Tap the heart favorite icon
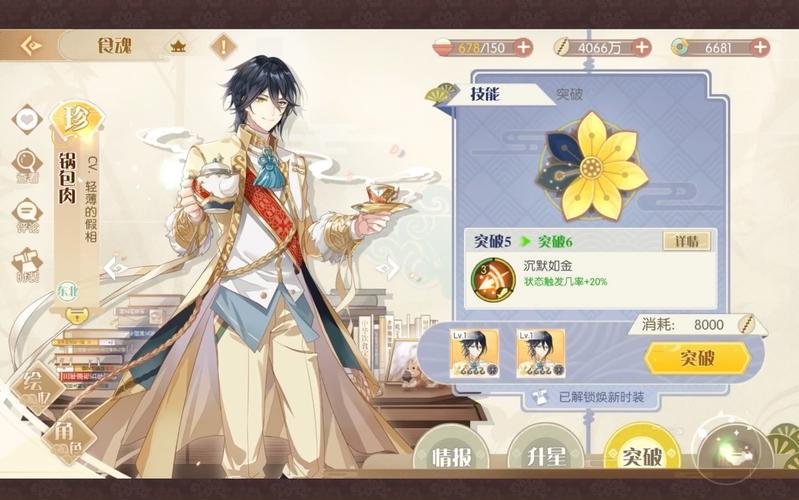This screenshot has height=500, width=799. (26, 118)
